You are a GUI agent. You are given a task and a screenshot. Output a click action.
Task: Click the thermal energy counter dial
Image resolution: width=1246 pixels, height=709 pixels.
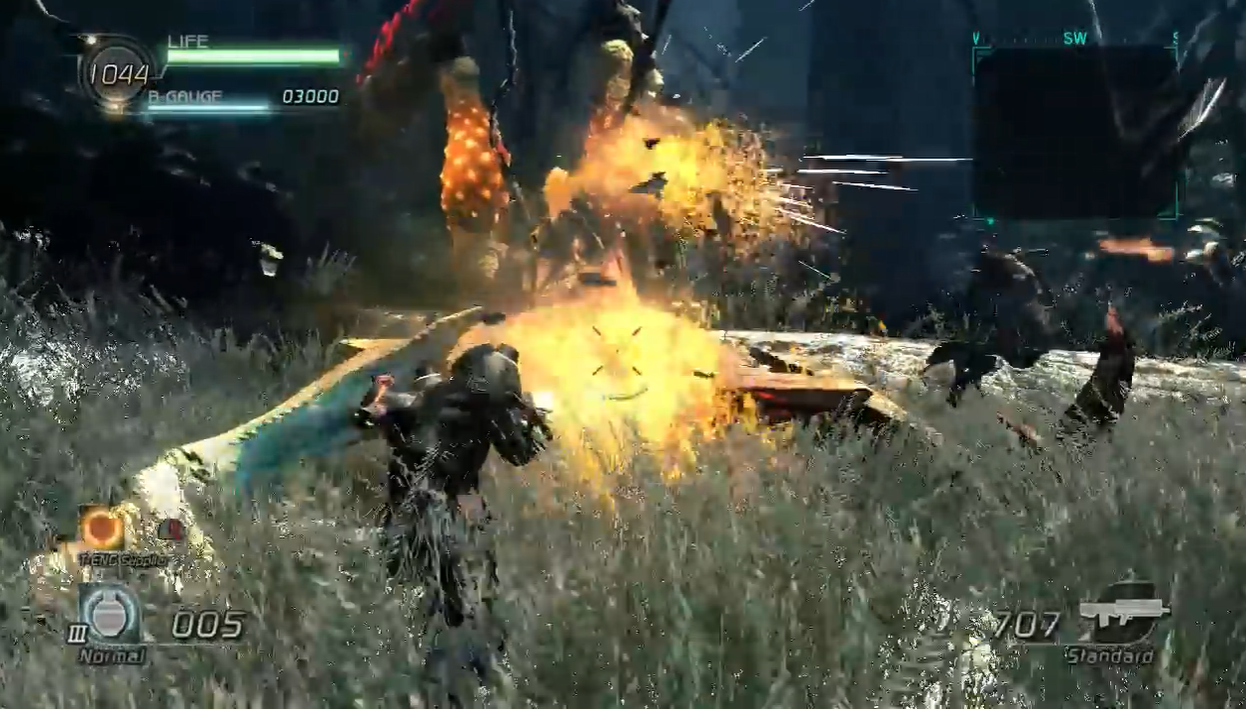[x=118, y=73]
